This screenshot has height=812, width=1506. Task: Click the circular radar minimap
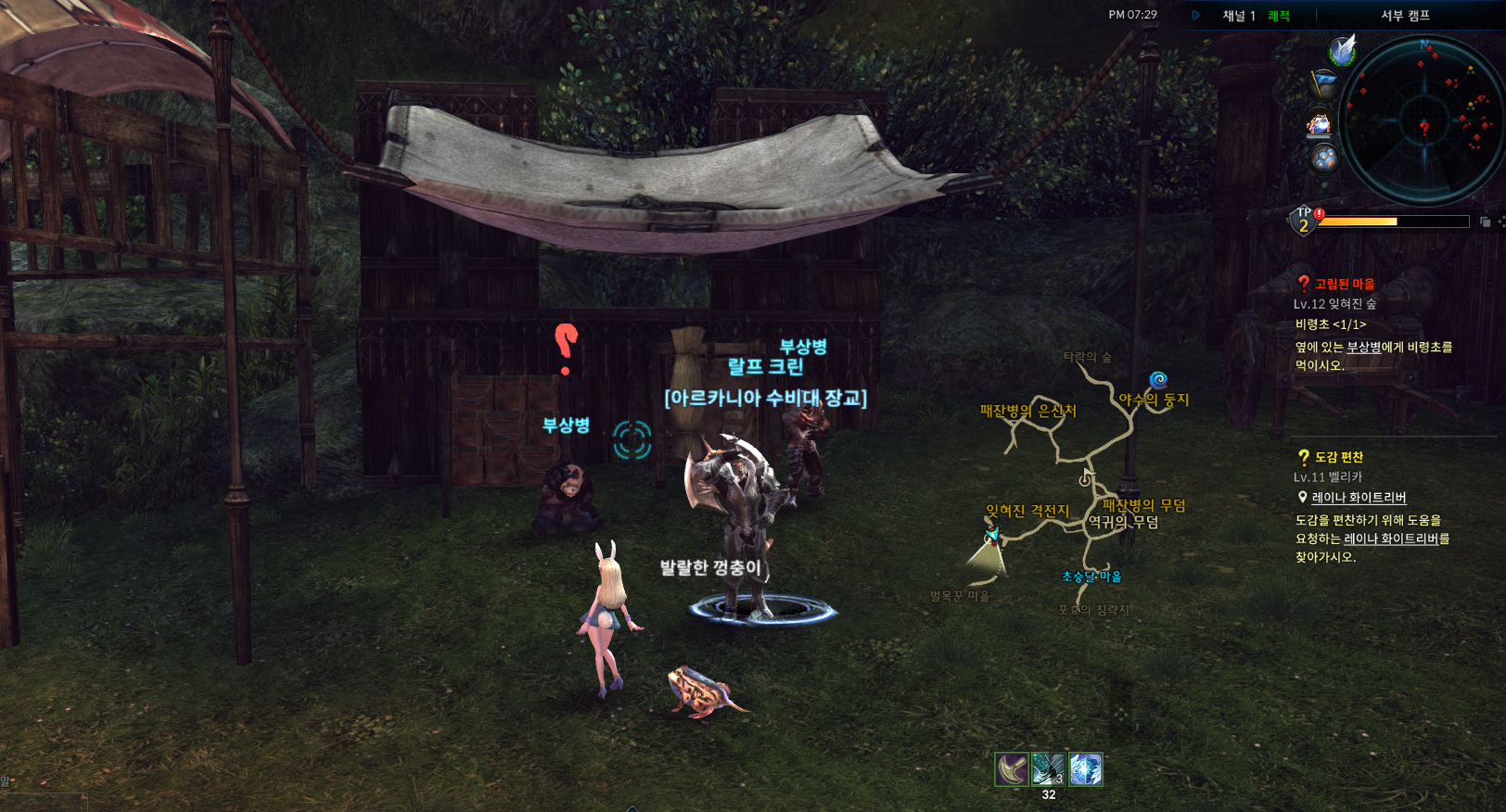pyautogui.click(x=1423, y=121)
